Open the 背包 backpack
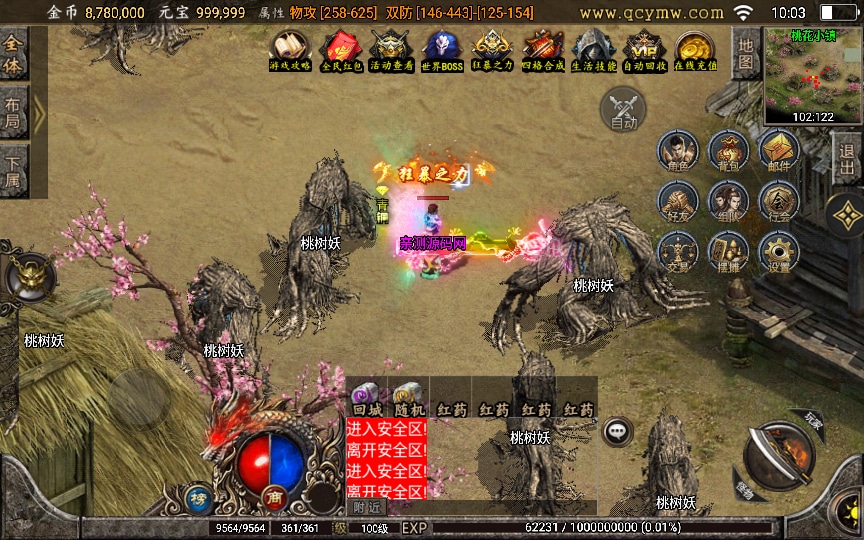This screenshot has width=864, height=540. click(728, 153)
